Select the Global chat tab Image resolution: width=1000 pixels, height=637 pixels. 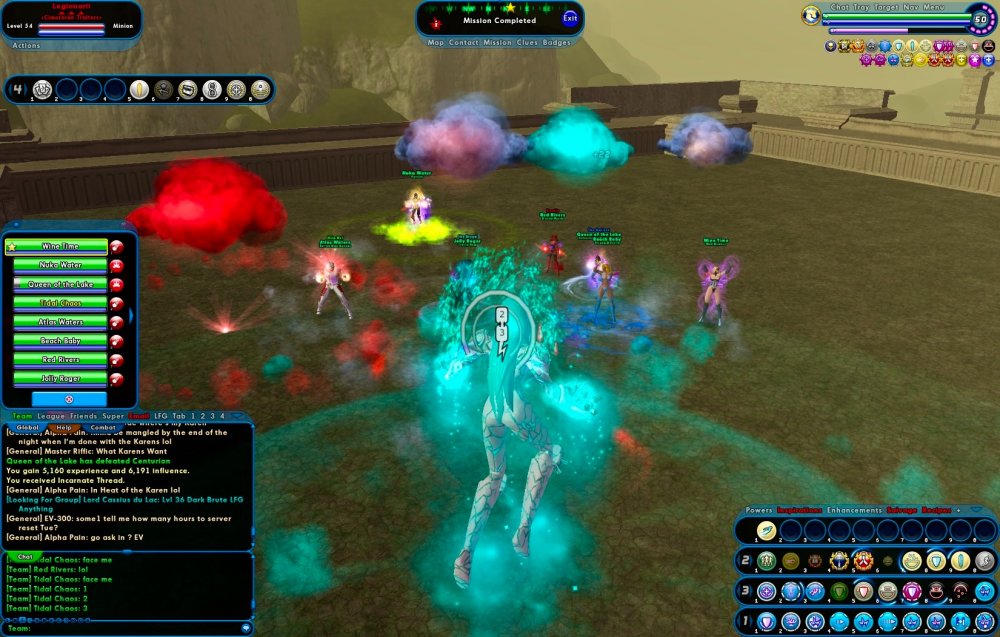(x=27, y=428)
